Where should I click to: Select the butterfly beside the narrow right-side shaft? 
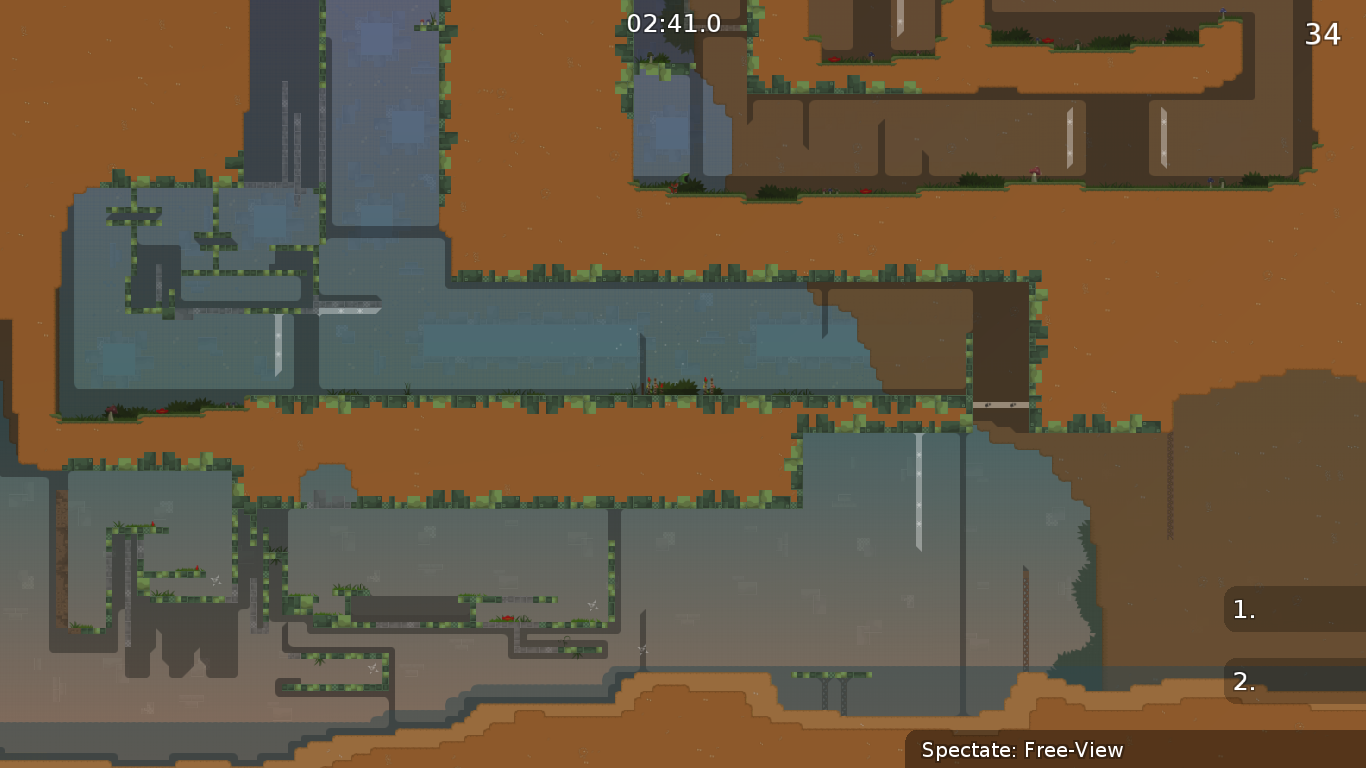point(645,650)
